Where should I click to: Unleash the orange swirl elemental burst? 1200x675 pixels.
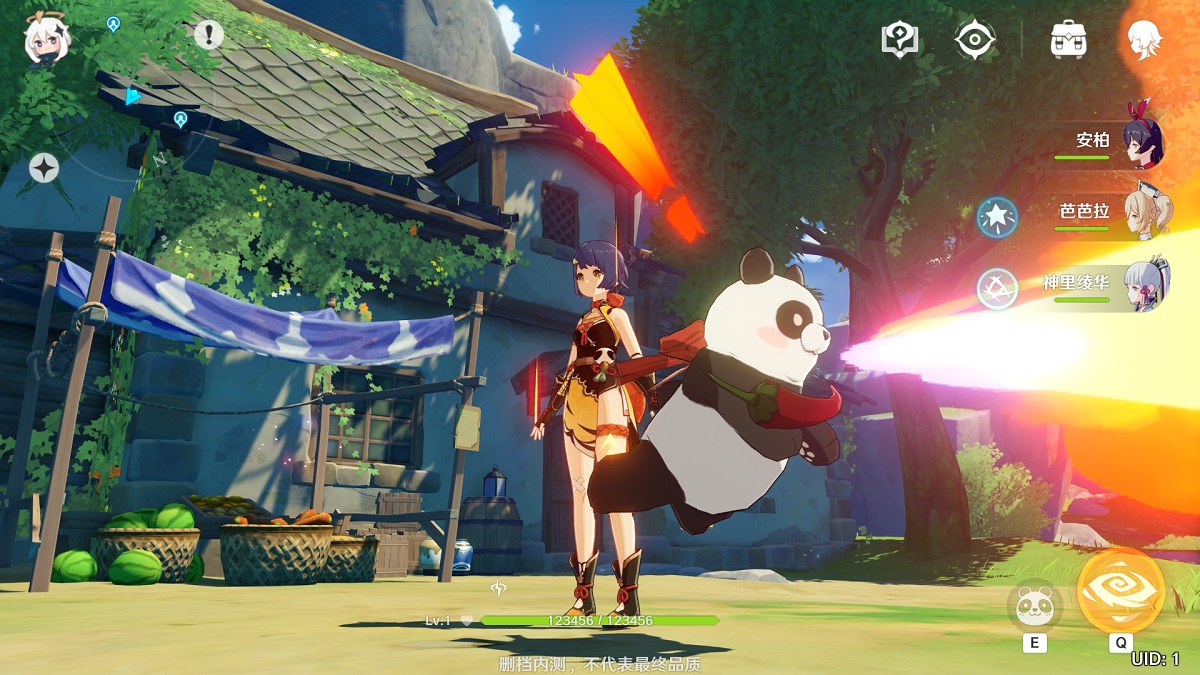coord(1121,591)
